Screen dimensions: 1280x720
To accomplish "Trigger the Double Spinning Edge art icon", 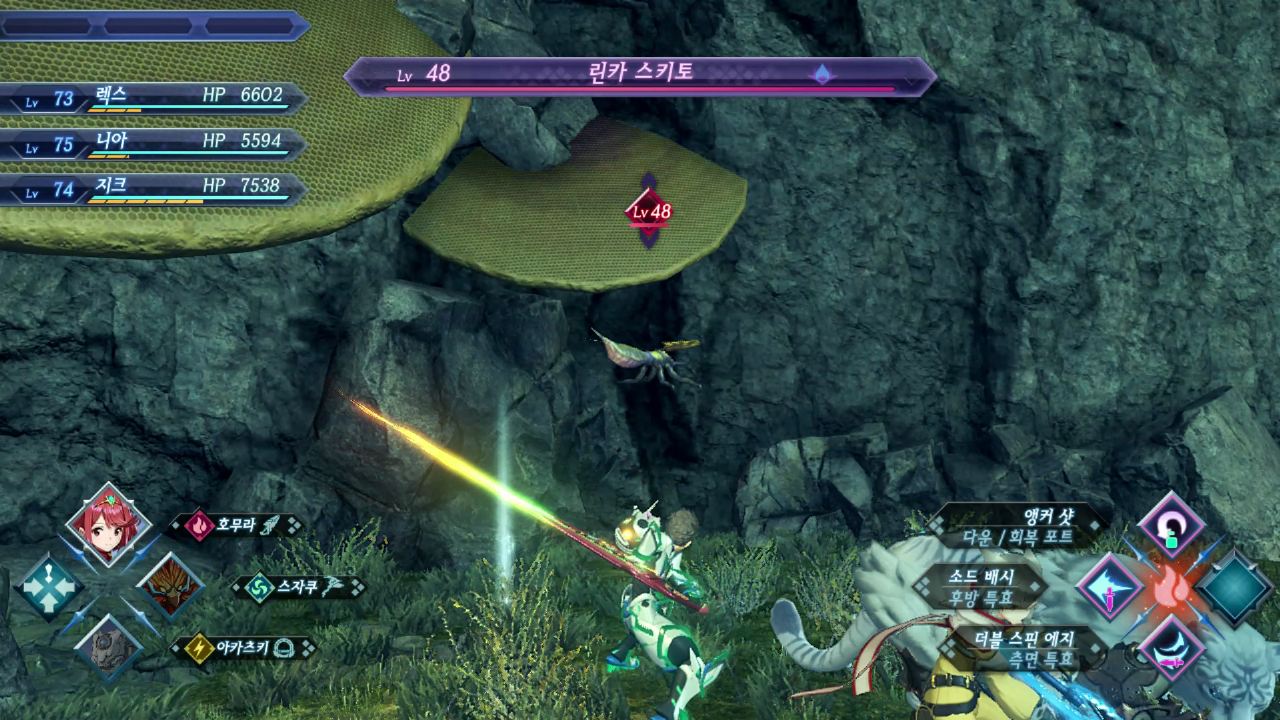I will 1171,648.
